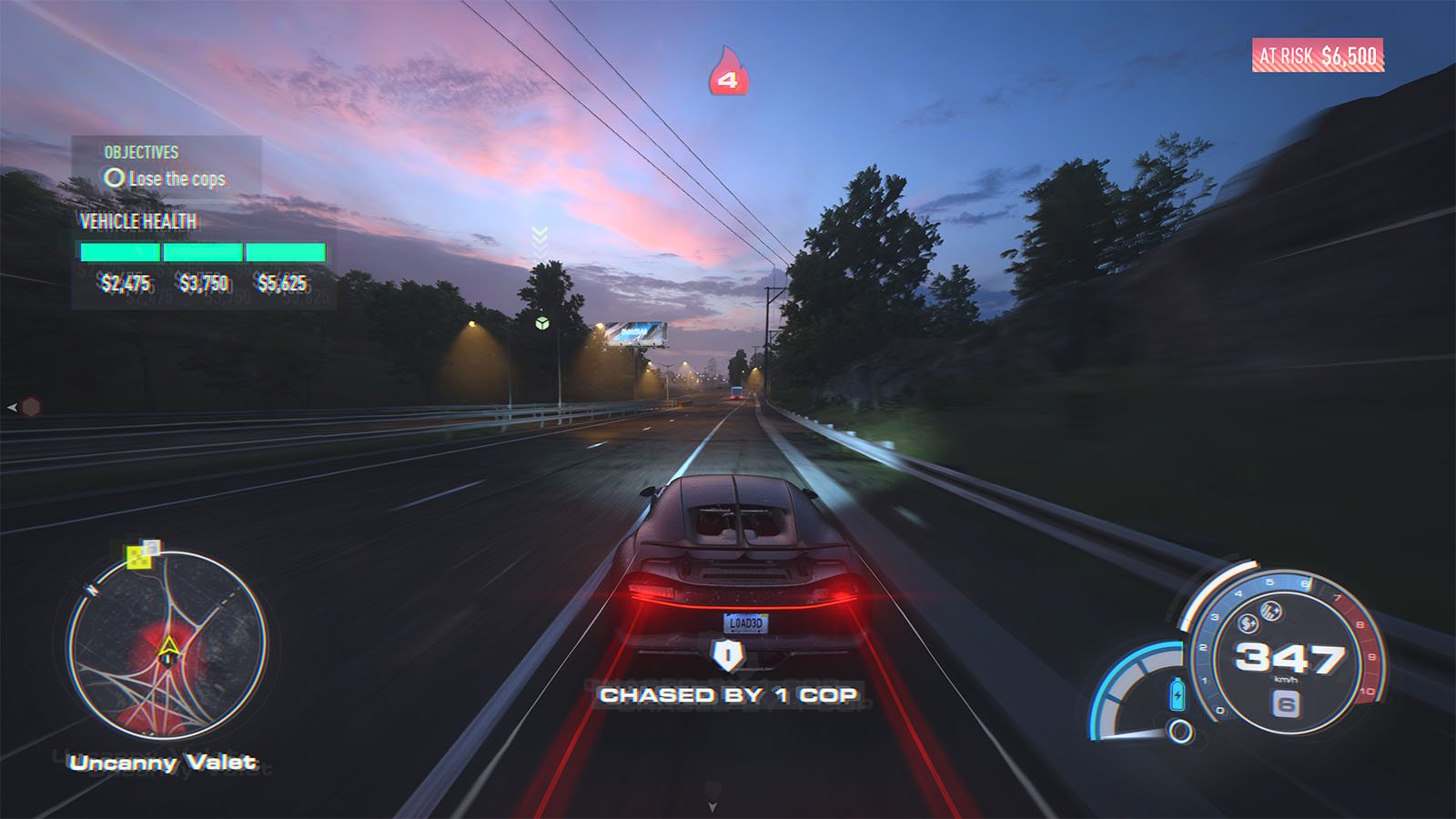Click the circular minimap

(167, 645)
